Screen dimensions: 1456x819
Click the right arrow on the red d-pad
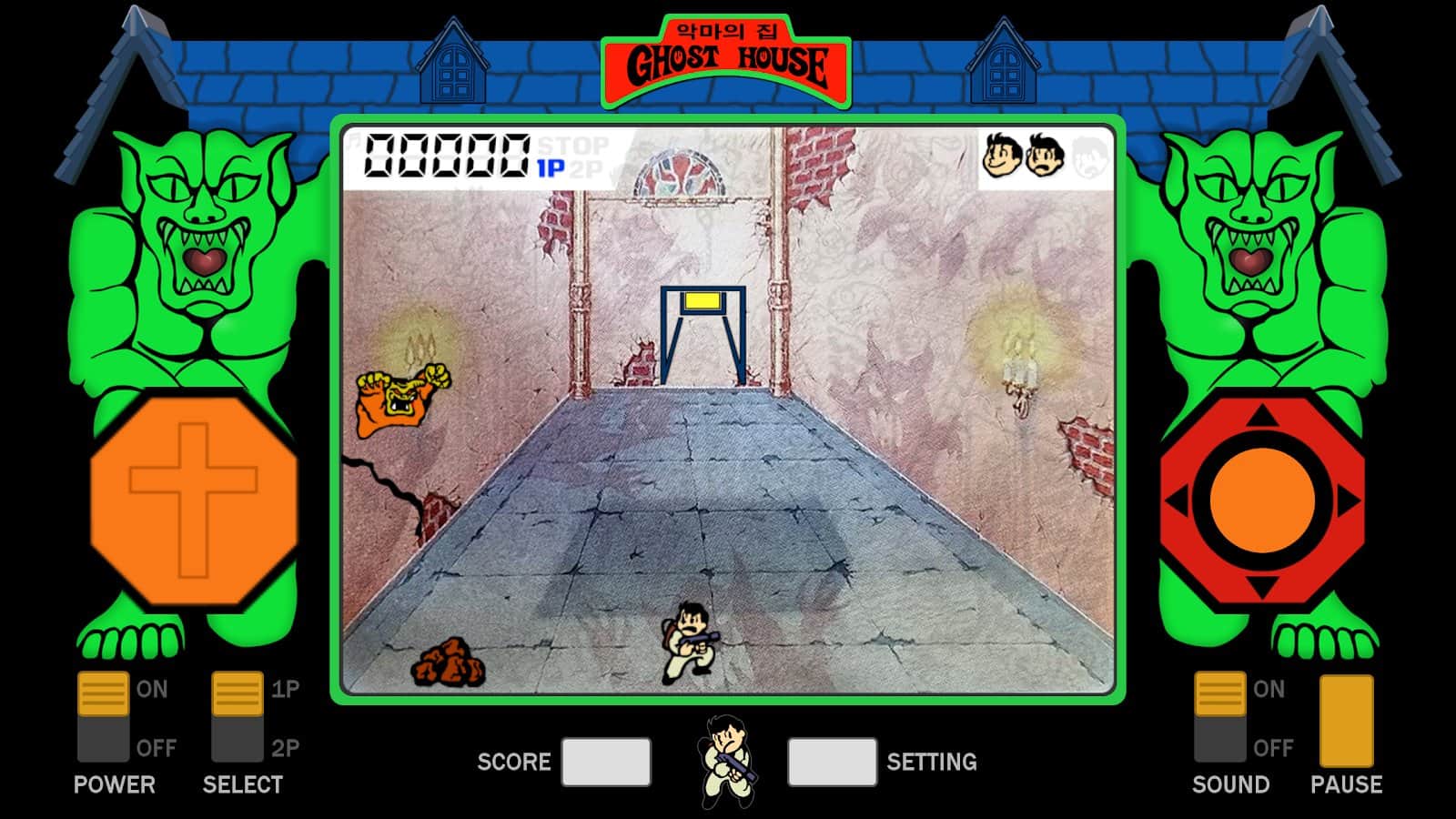[1348, 500]
